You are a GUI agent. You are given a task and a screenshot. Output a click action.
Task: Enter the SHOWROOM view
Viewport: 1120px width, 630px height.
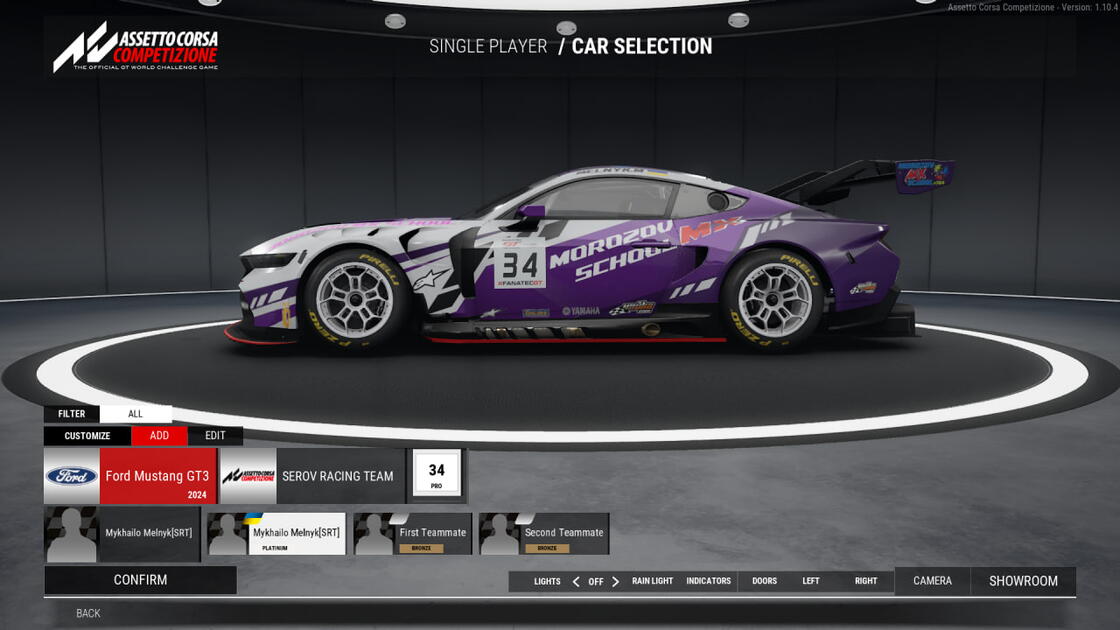coord(1023,581)
